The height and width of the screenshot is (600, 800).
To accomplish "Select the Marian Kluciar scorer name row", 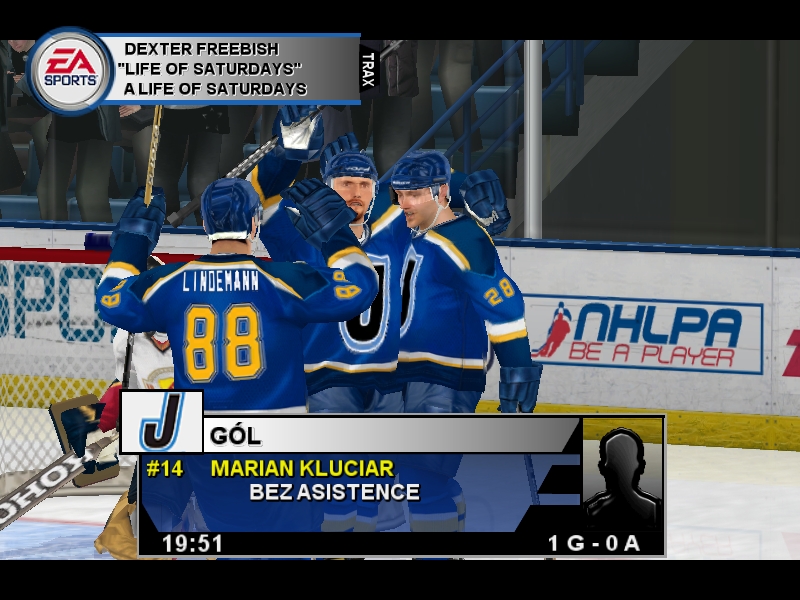I will click(x=302, y=468).
